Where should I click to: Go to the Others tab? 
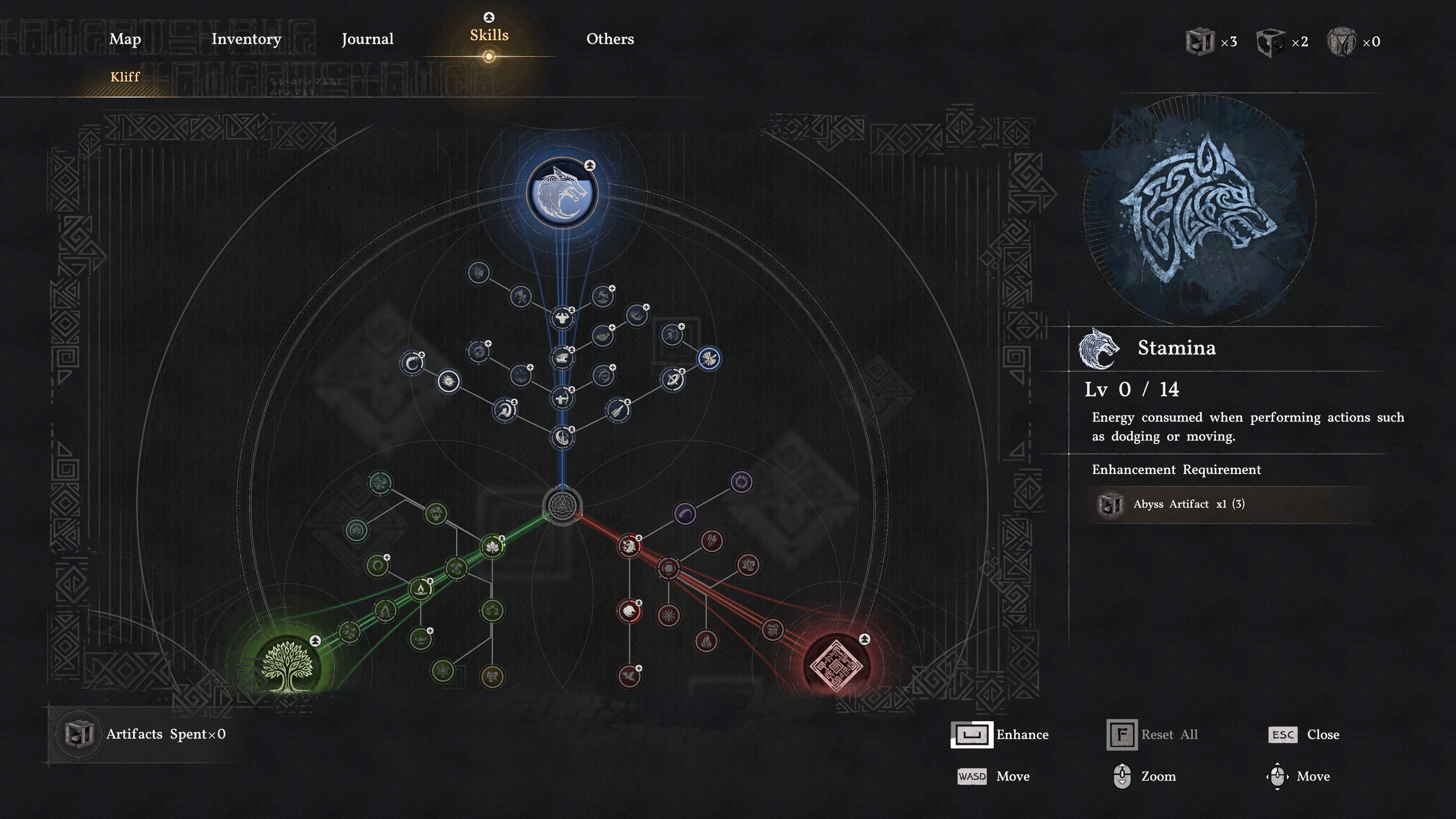(610, 39)
